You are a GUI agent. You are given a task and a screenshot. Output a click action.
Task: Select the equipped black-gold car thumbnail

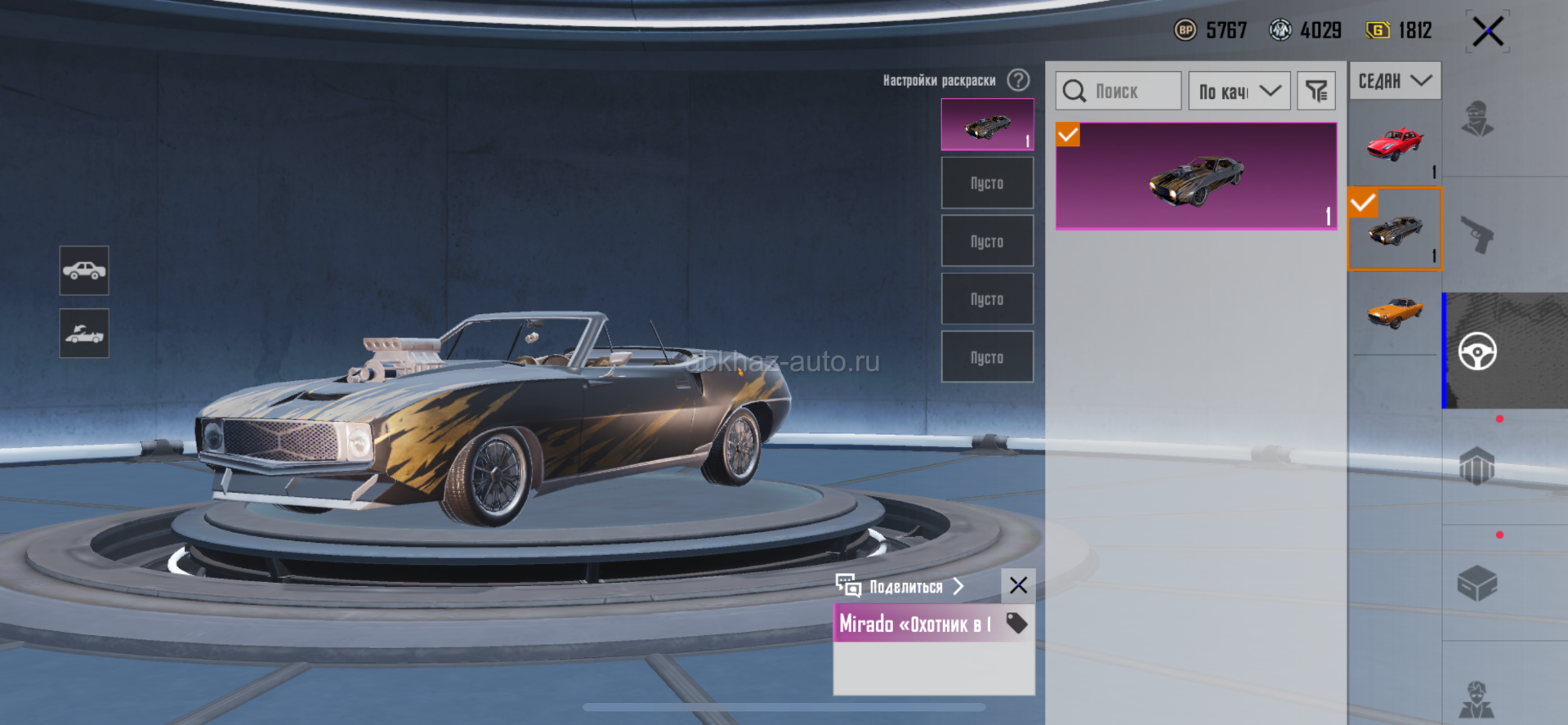pyautogui.click(x=1395, y=229)
